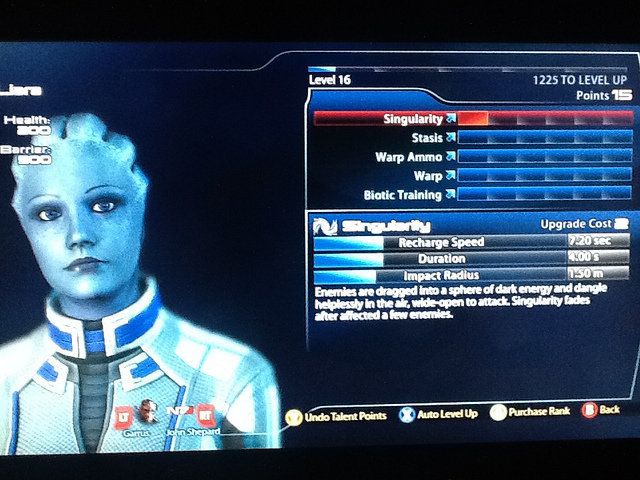Switch to the Garrus squad portrait
The image size is (640, 480).
tap(148, 413)
